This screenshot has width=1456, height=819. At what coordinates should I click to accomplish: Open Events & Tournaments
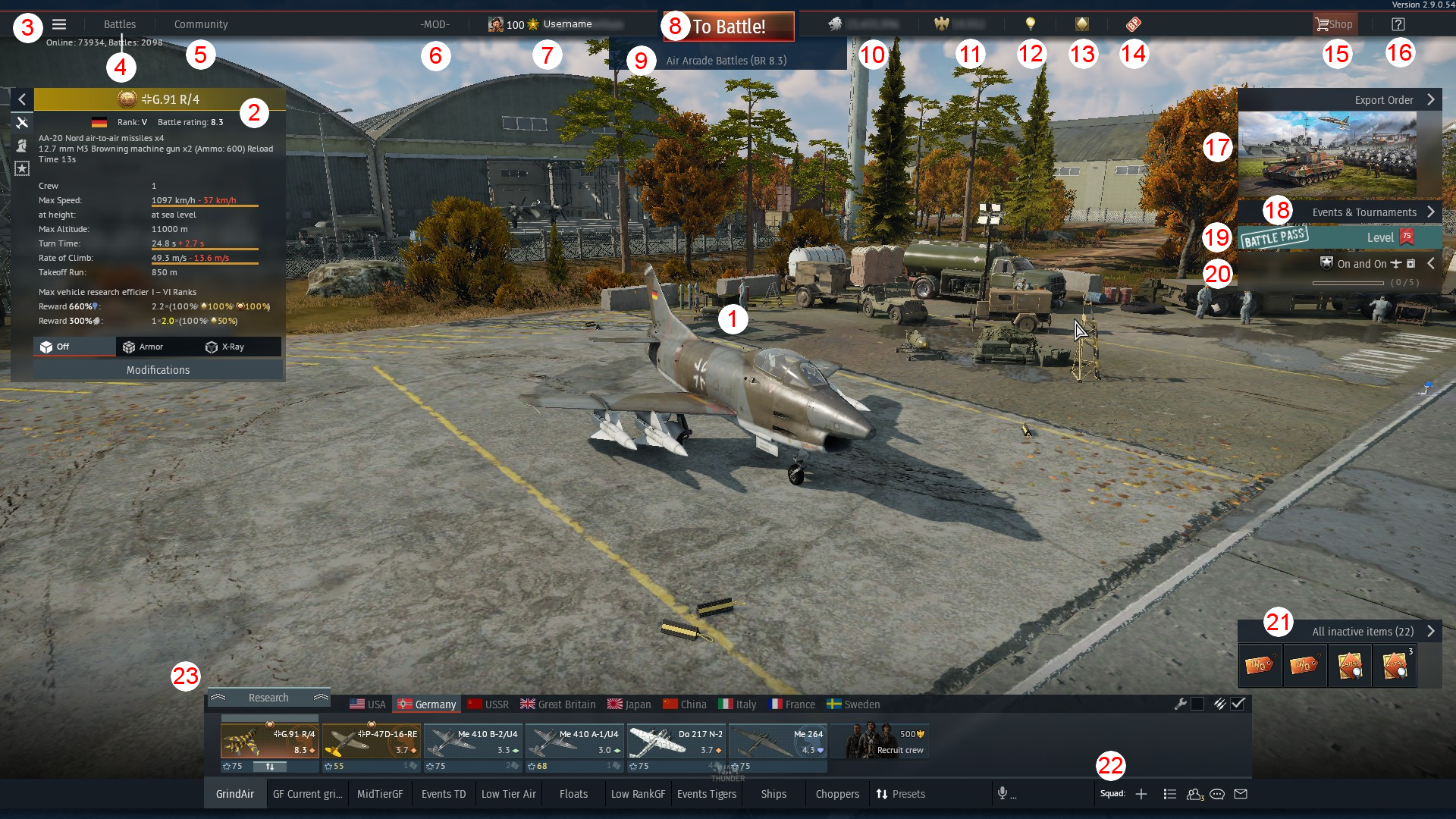[x=1363, y=212]
